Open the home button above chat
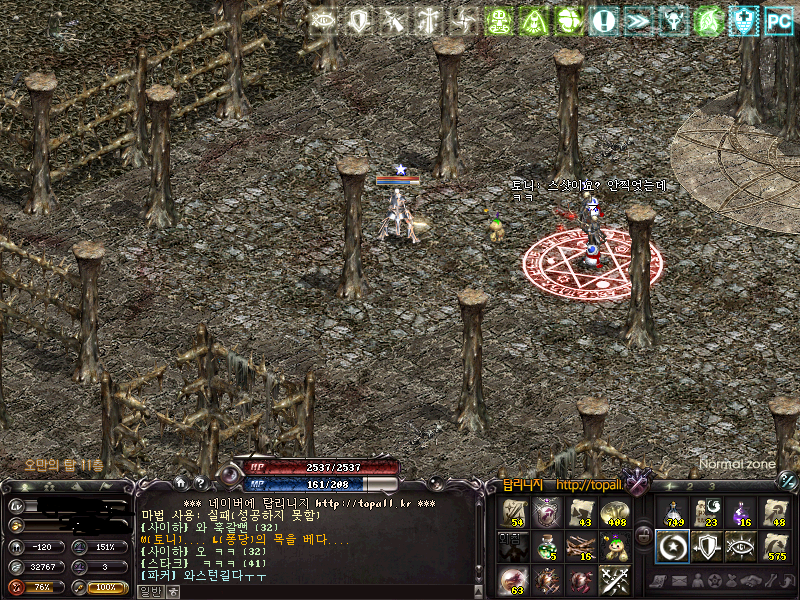This screenshot has height=600, width=800. coord(180,483)
